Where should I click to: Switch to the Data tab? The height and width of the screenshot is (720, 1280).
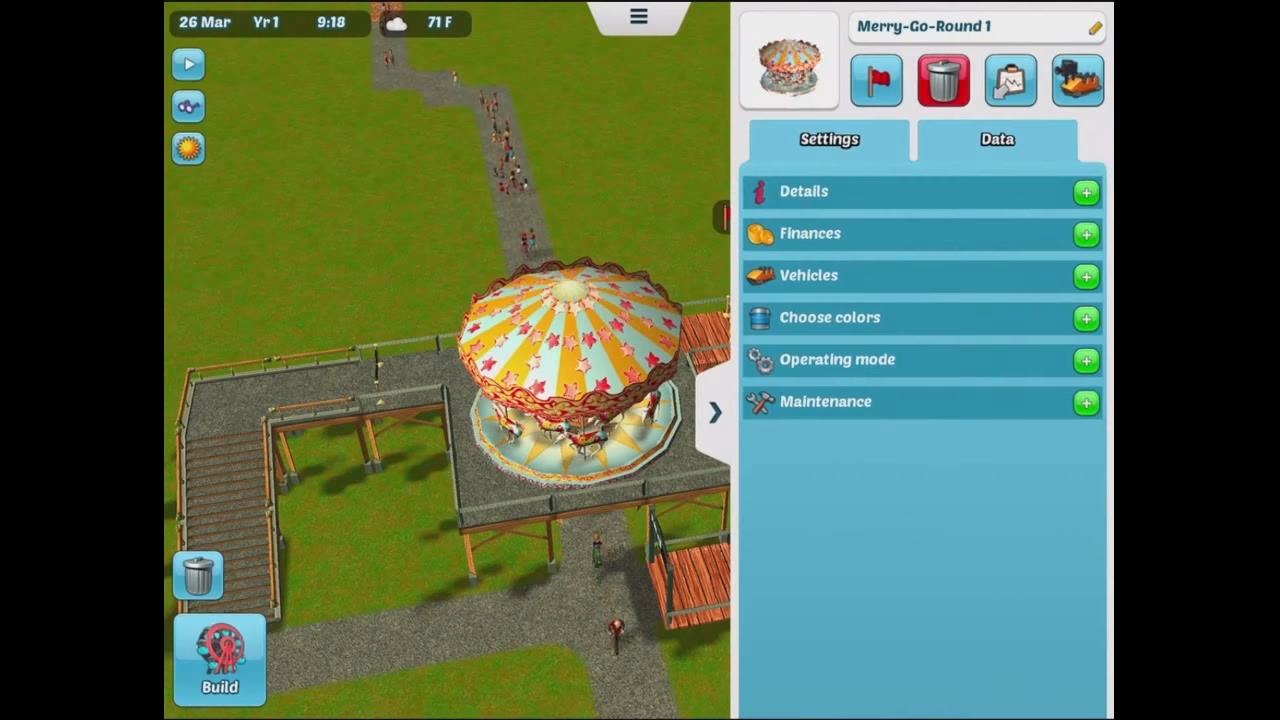pyautogui.click(x=996, y=140)
